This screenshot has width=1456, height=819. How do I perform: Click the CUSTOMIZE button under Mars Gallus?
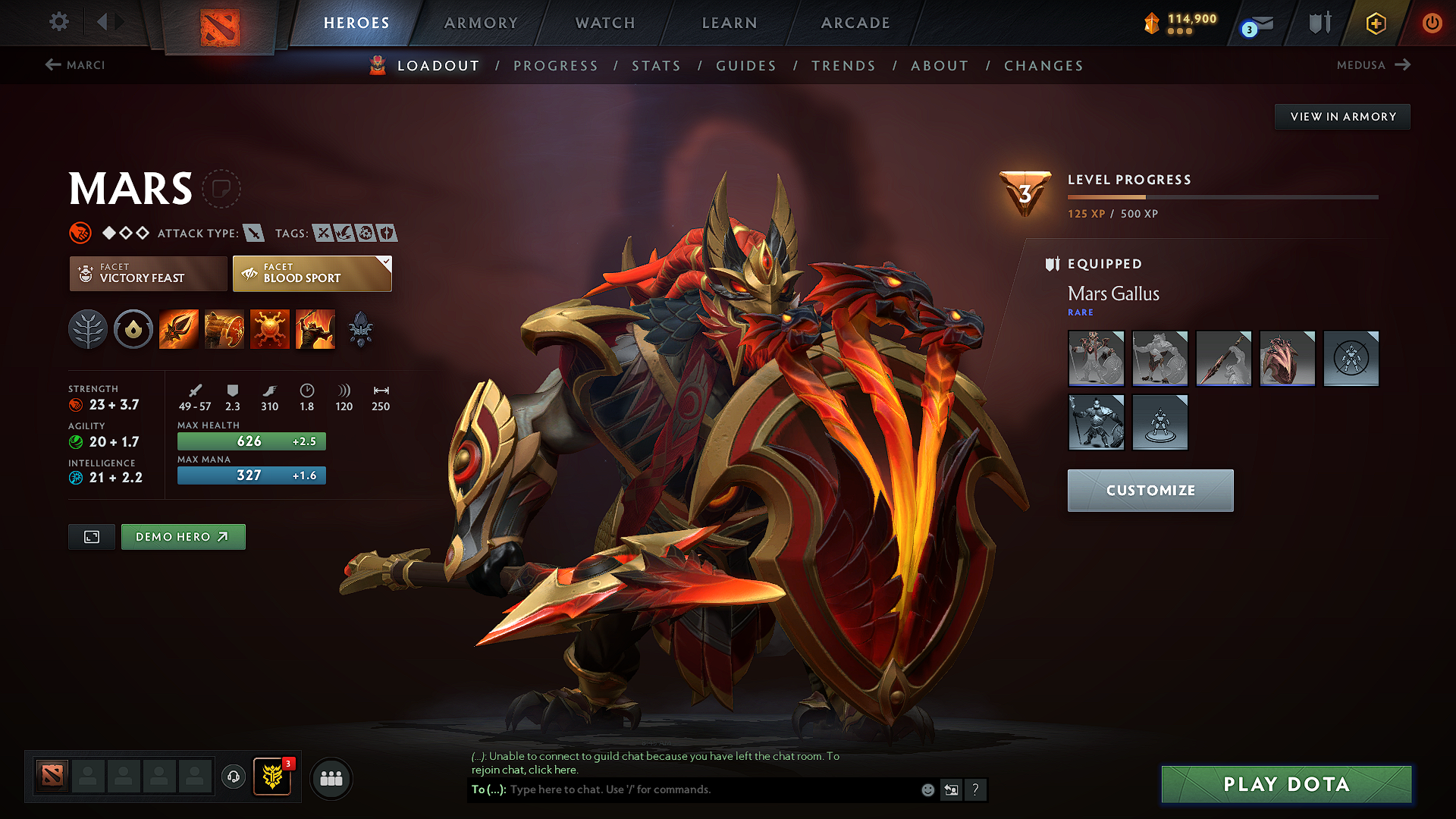[1150, 490]
